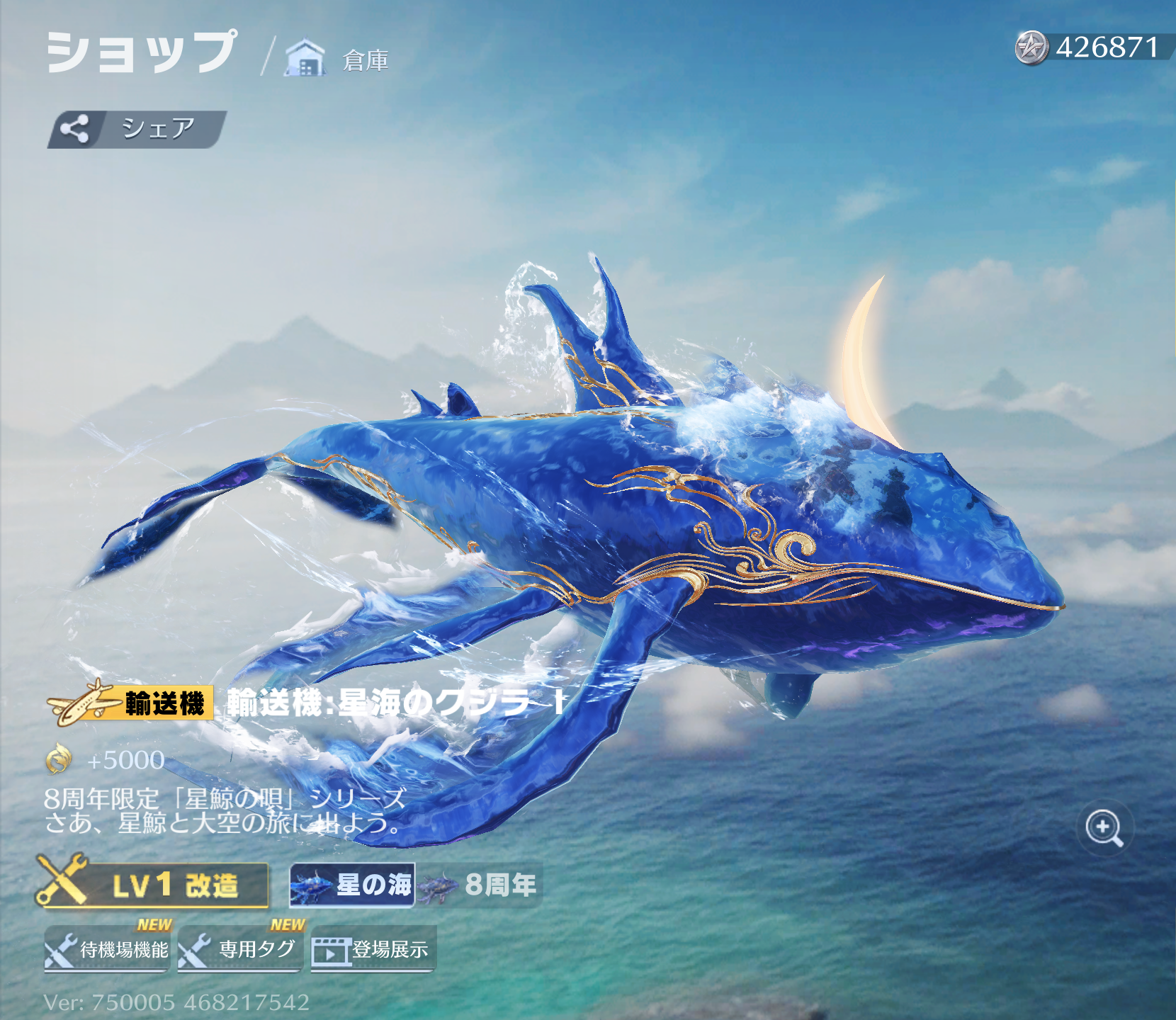Click the シェア share button
This screenshot has height=1020, width=1176.
click(137, 130)
